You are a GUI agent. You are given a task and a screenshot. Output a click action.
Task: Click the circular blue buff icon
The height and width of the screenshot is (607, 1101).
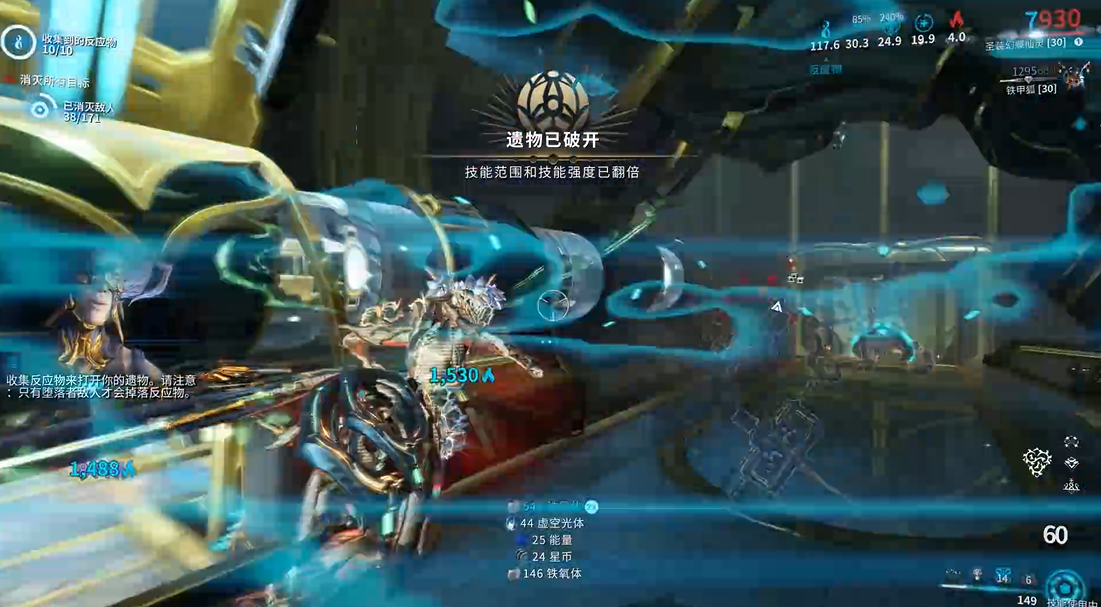click(923, 22)
